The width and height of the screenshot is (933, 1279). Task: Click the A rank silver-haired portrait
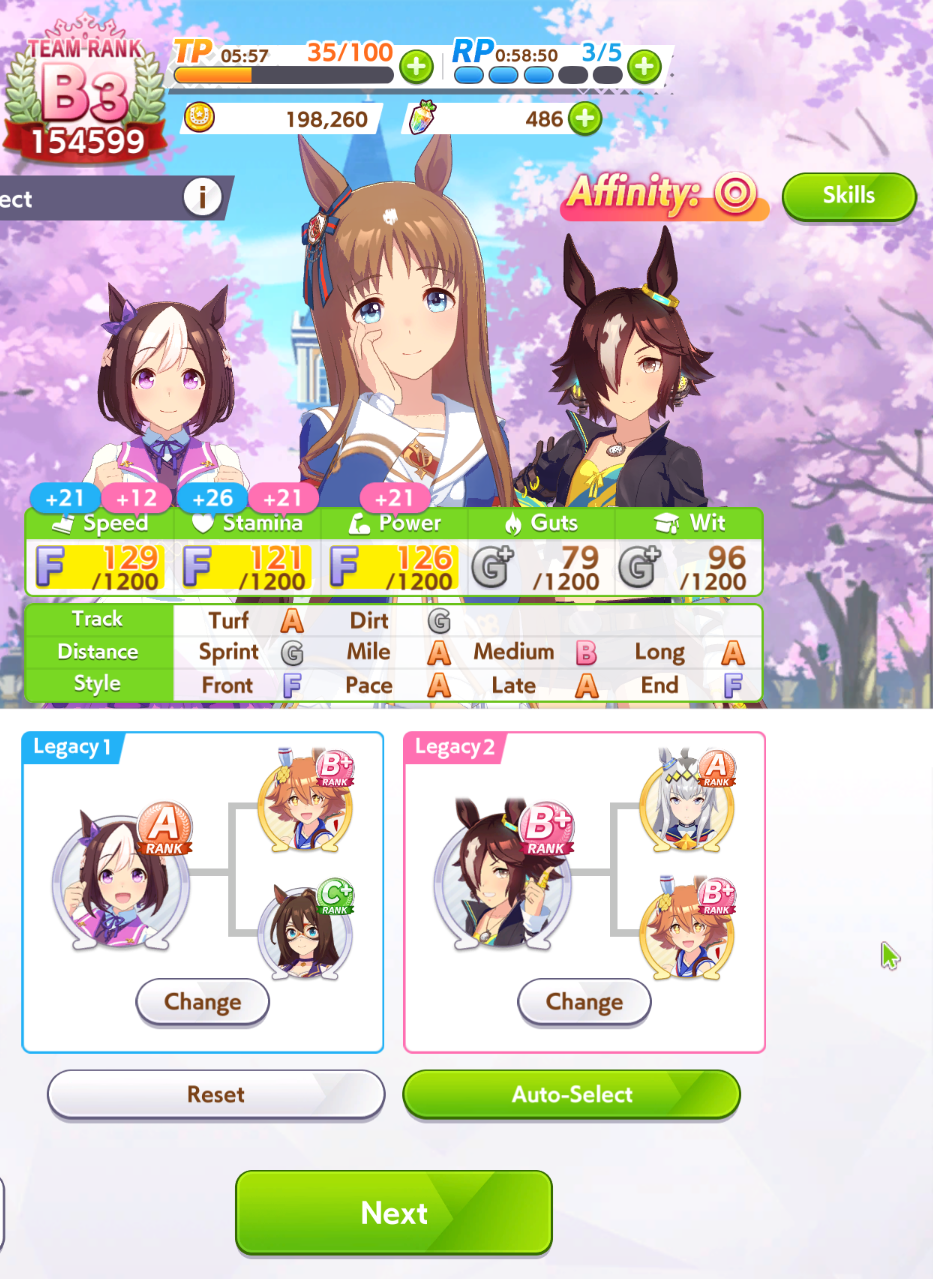(688, 798)
